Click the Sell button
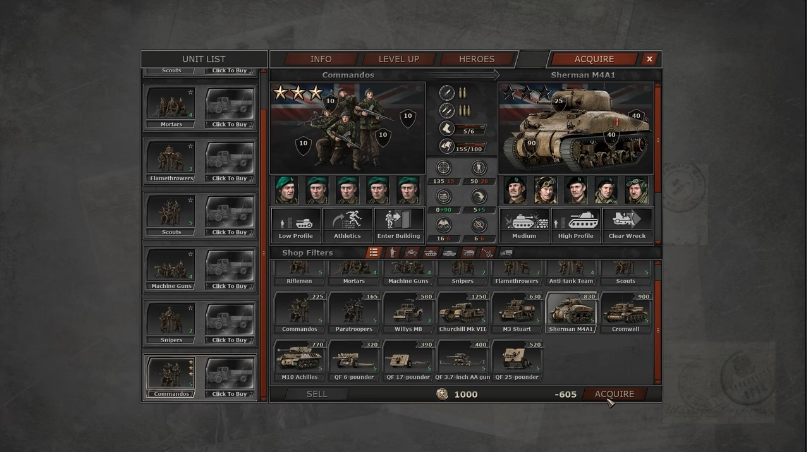807x452 pixels. 316,394
